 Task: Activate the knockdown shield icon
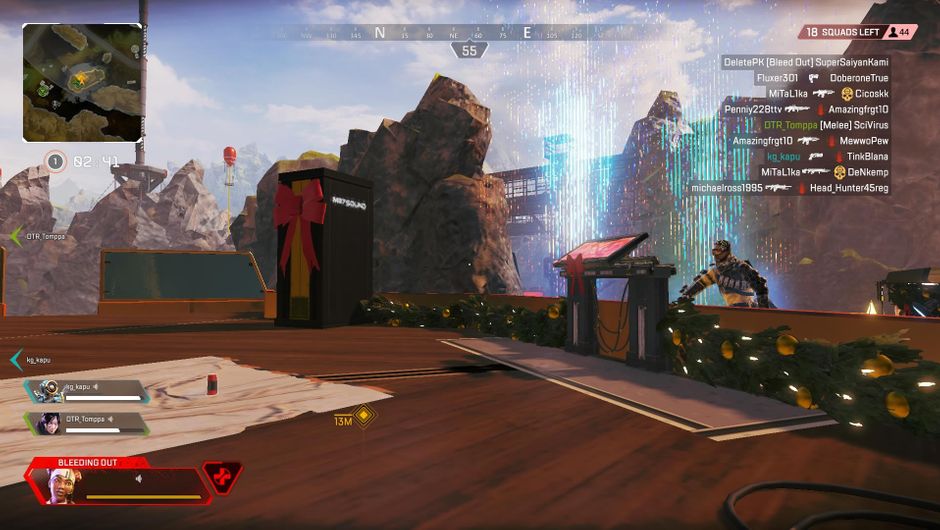point(221,477)
